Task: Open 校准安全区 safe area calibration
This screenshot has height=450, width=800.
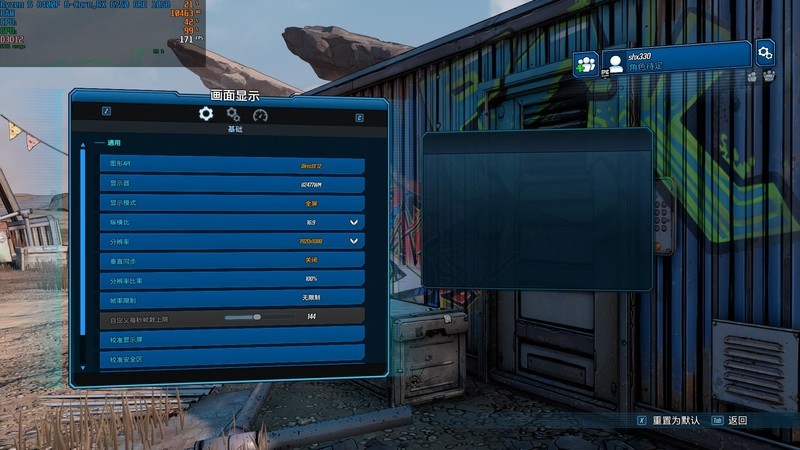Action: [x=231, y=358]
